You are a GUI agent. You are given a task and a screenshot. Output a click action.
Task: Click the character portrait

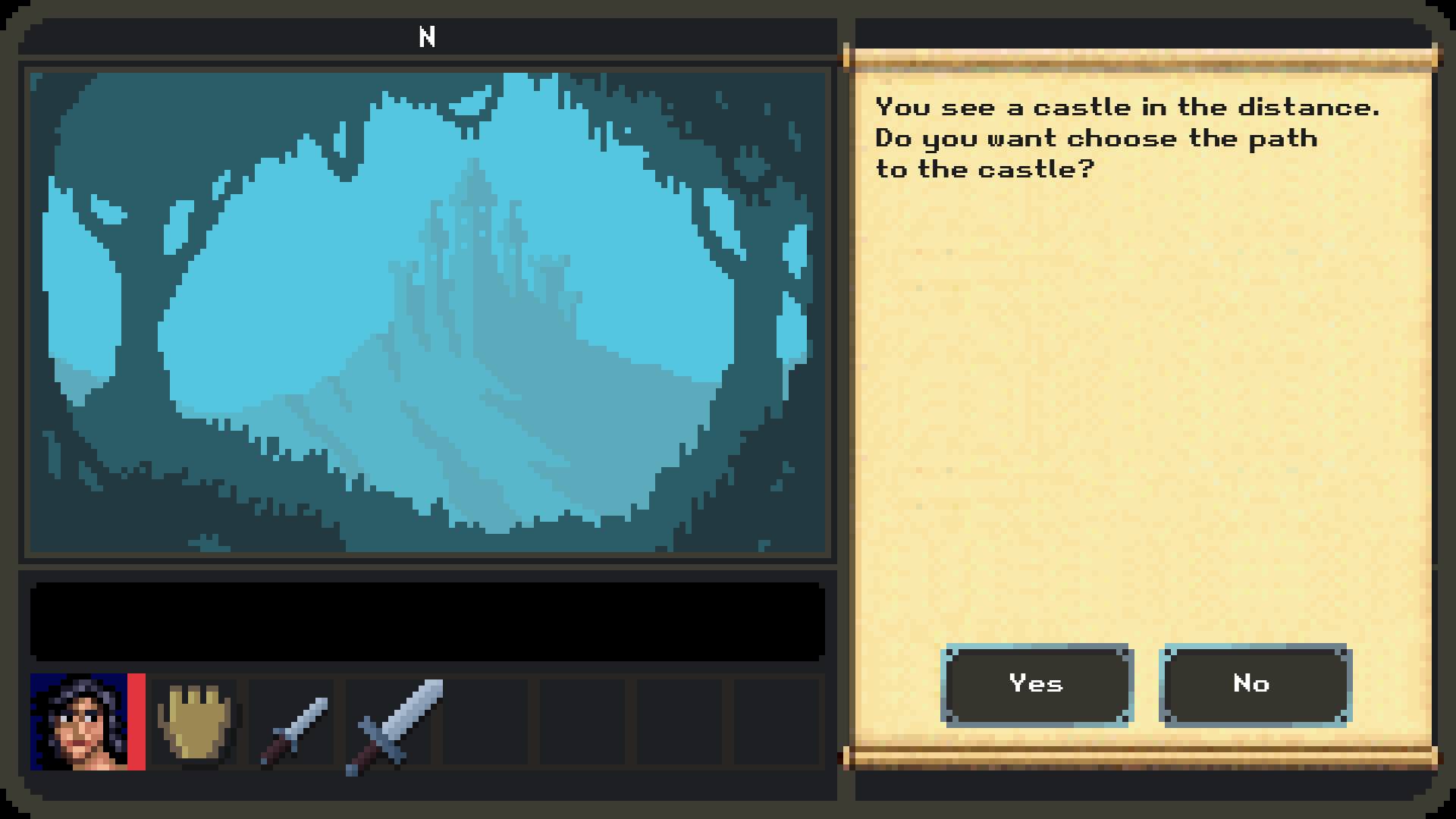pos(80,720)
